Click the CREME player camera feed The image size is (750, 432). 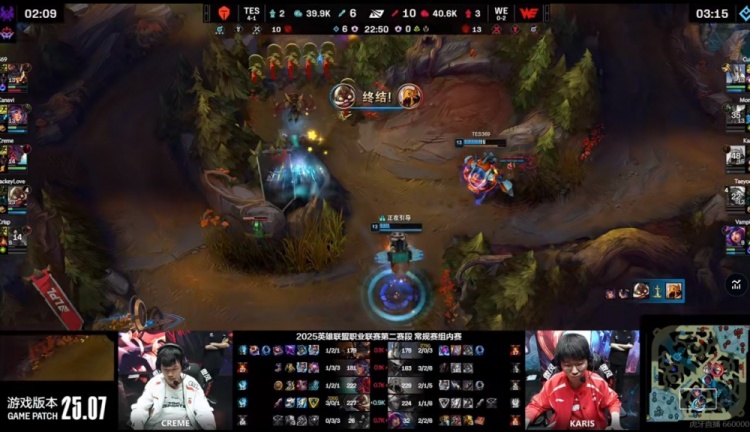(175, 381)
